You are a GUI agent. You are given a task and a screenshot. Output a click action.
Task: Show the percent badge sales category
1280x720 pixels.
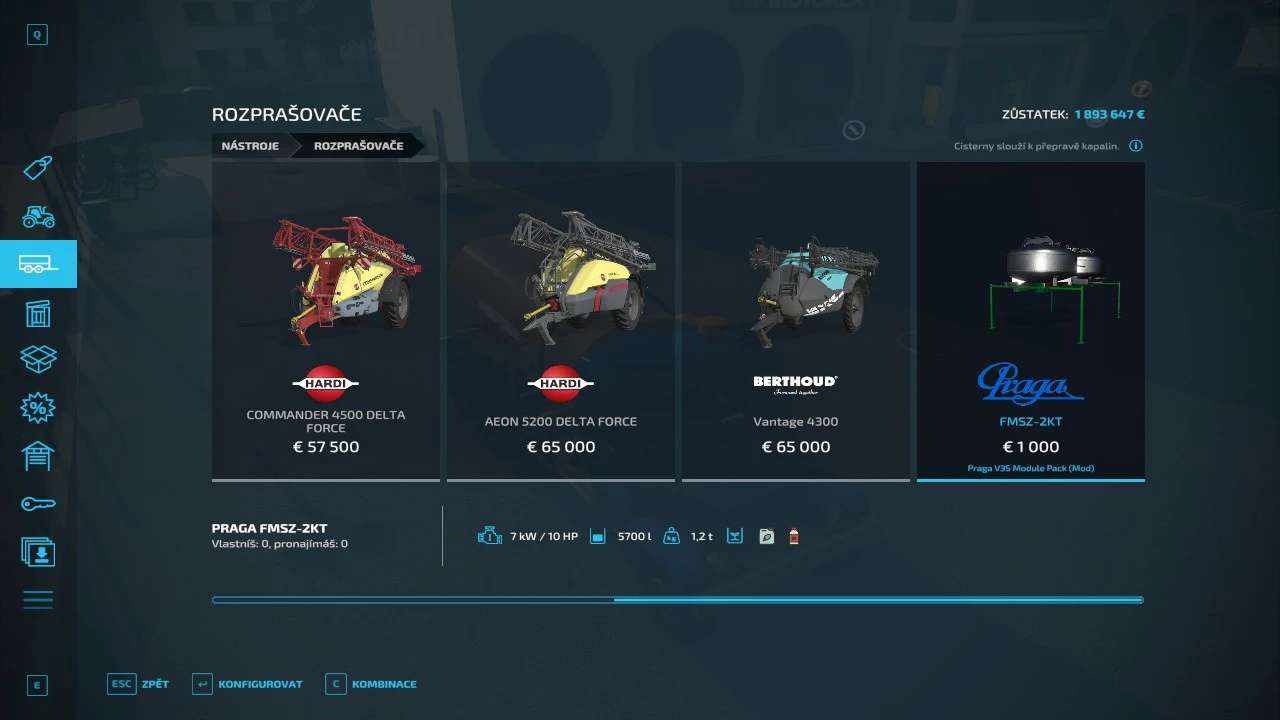tap(38, 408)
